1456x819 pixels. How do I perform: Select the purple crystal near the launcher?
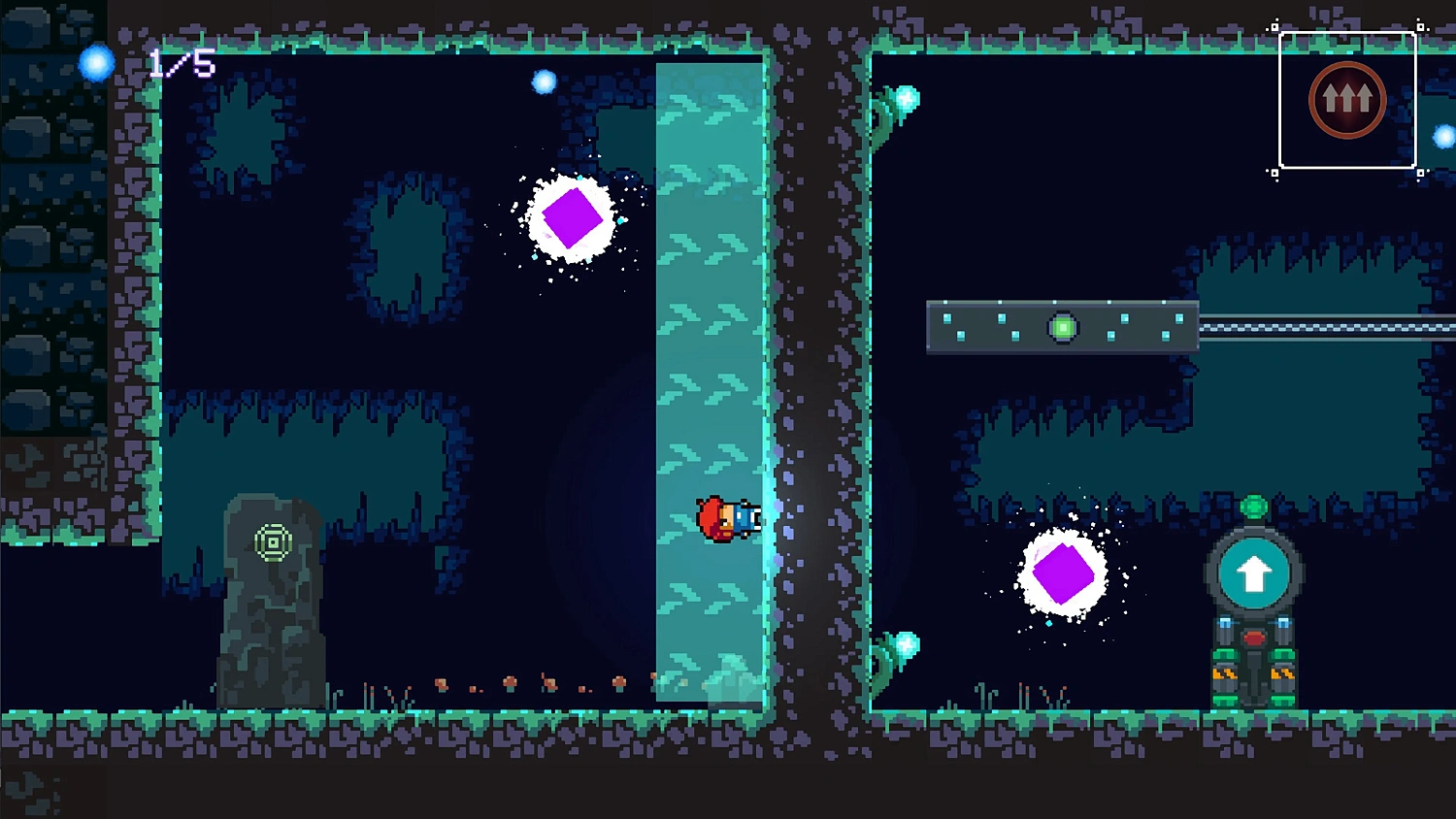[1065, 573]
